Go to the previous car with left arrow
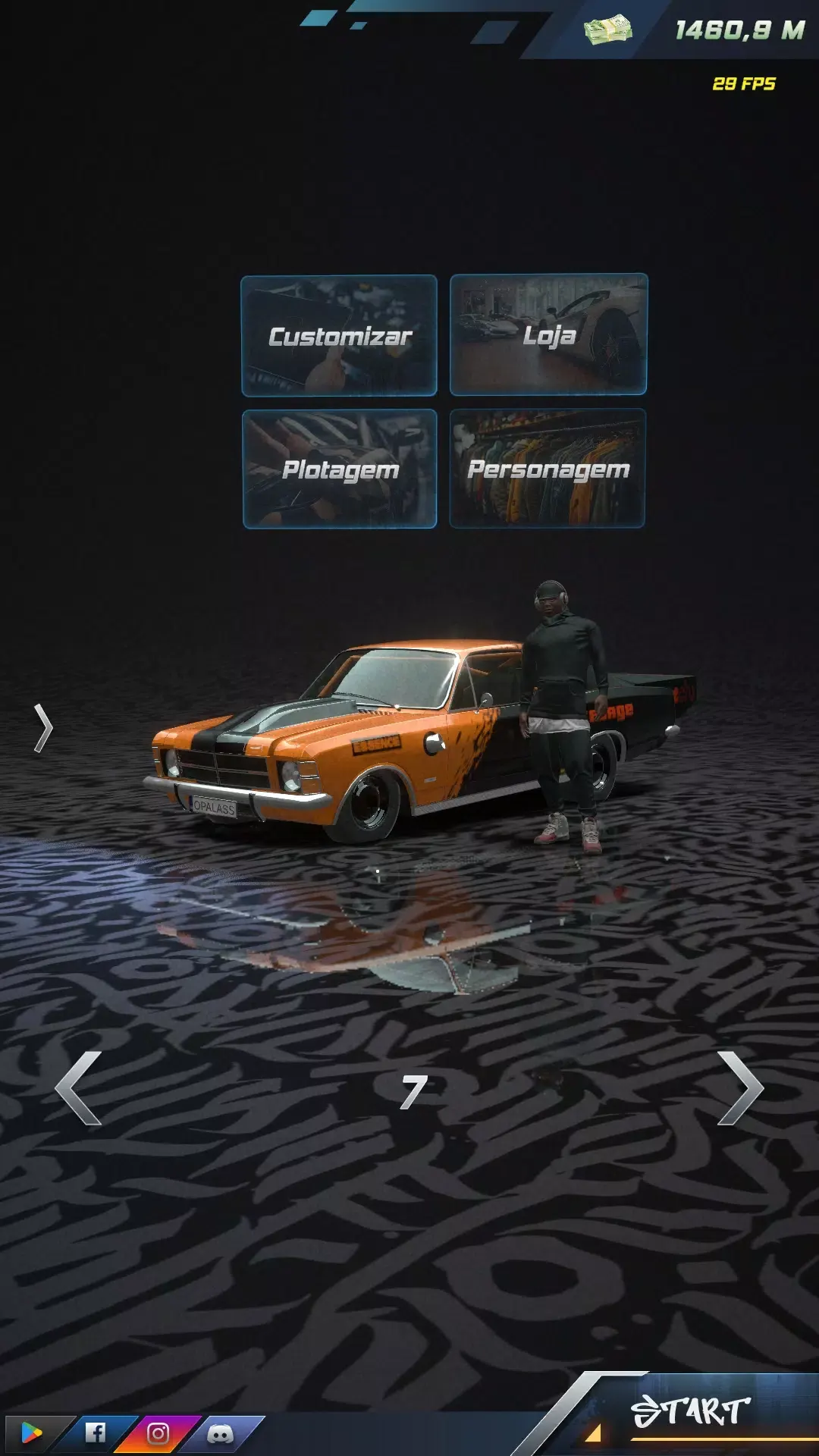 point(79,1087)
